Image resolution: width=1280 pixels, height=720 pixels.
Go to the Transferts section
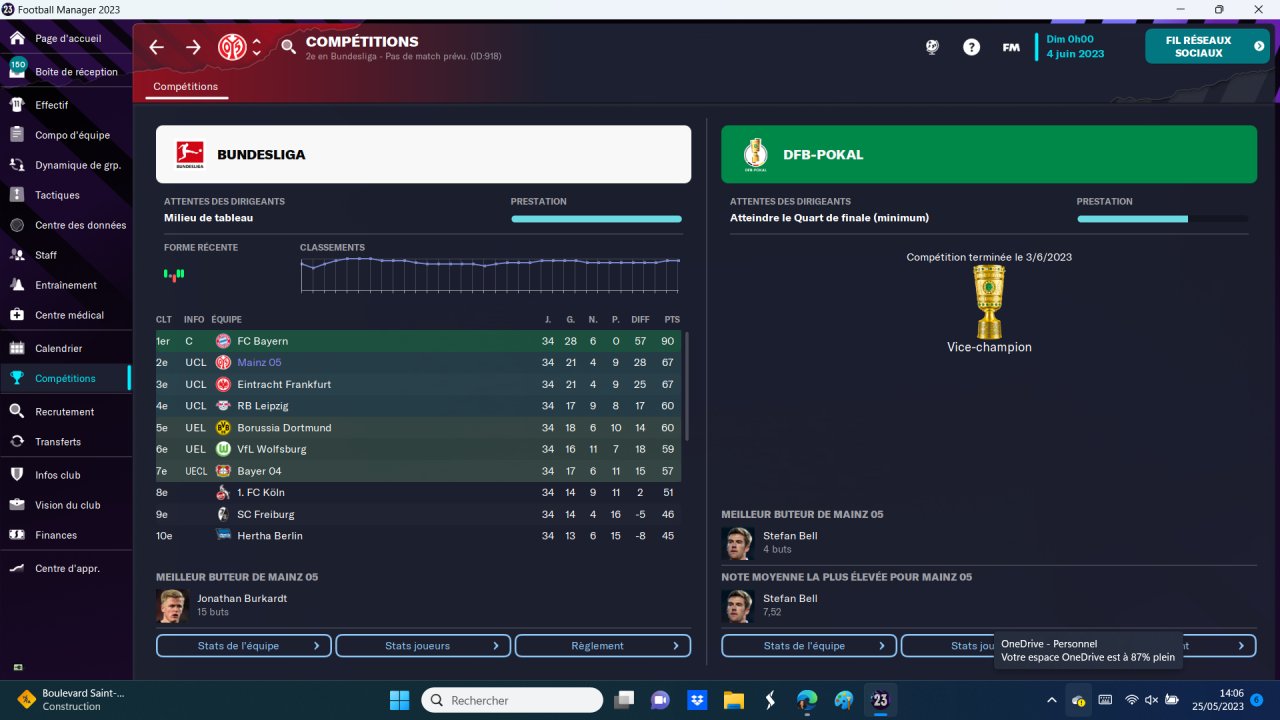point(58,441)
